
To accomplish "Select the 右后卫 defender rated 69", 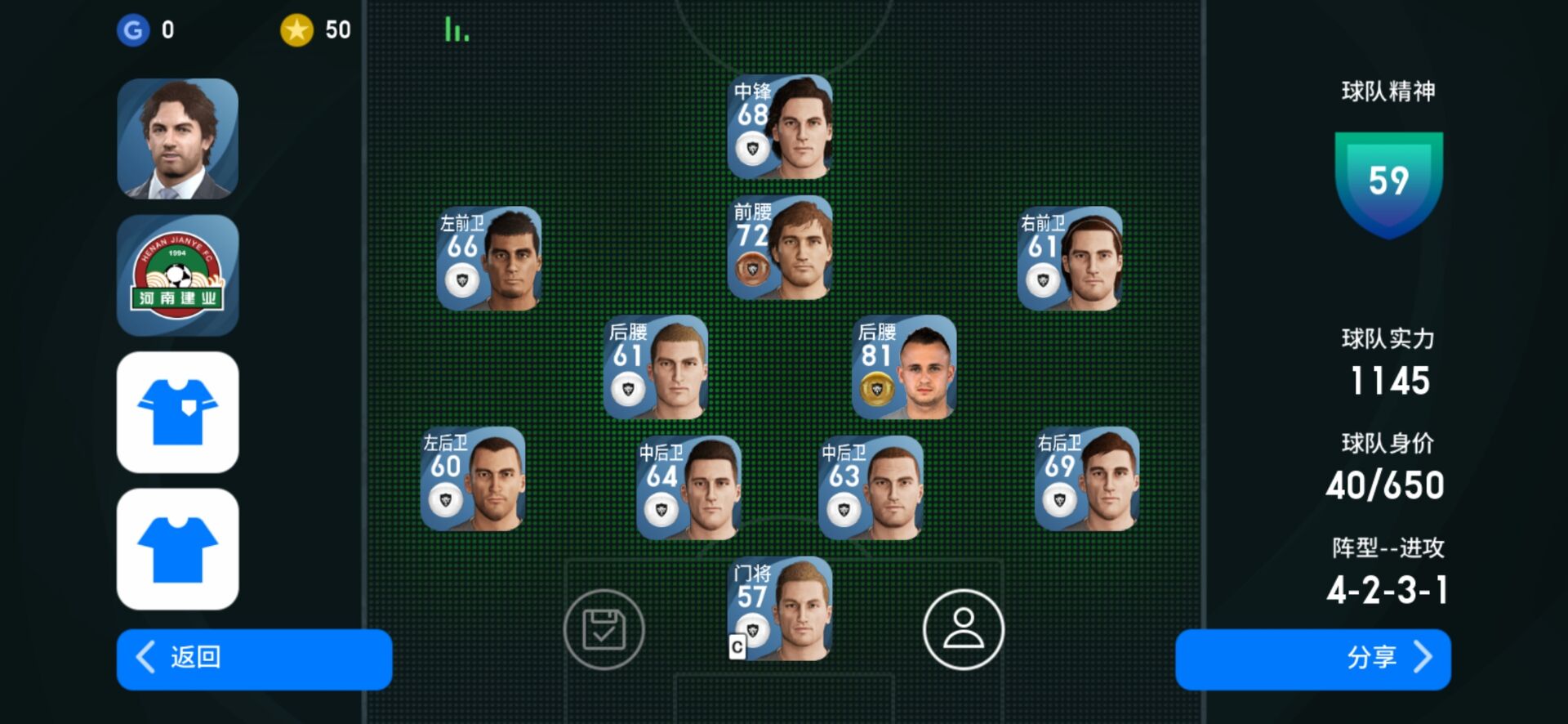I will 1087,479.
